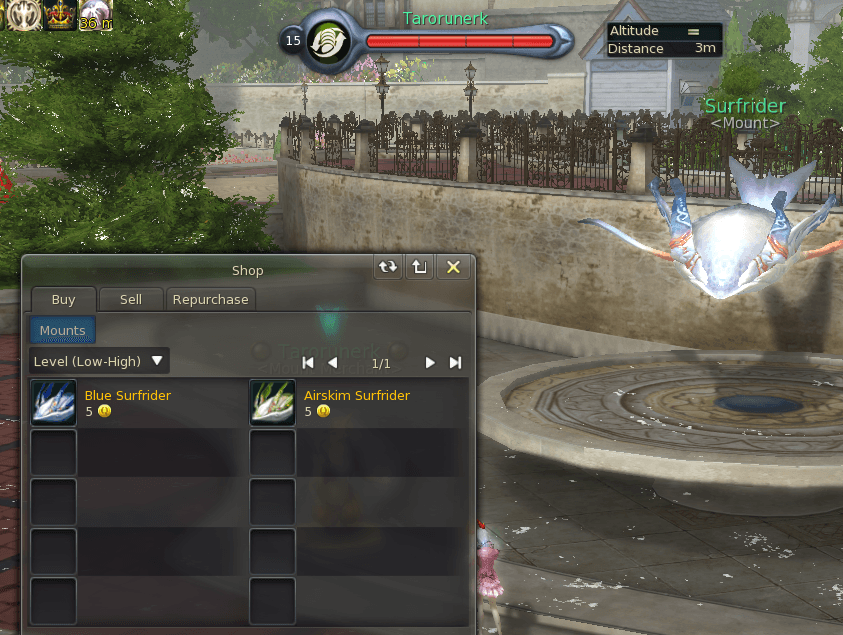Select the Buy tab

click(63, 299)
